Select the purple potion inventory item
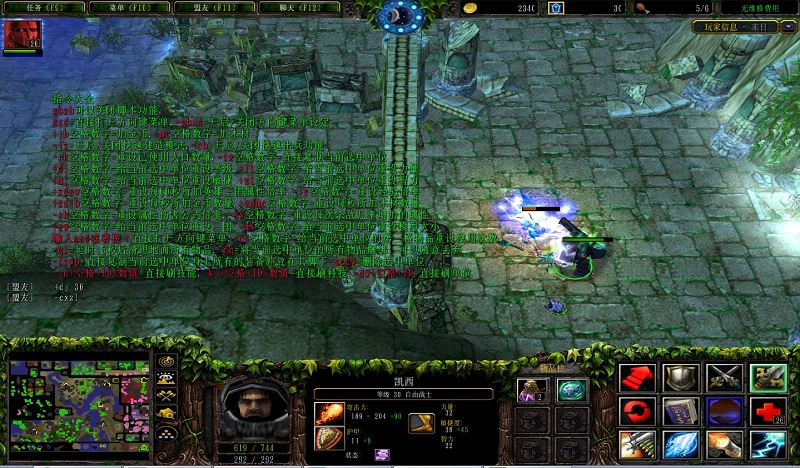The width and height of the screenshot is (800, 468). (x=531, y=391)
